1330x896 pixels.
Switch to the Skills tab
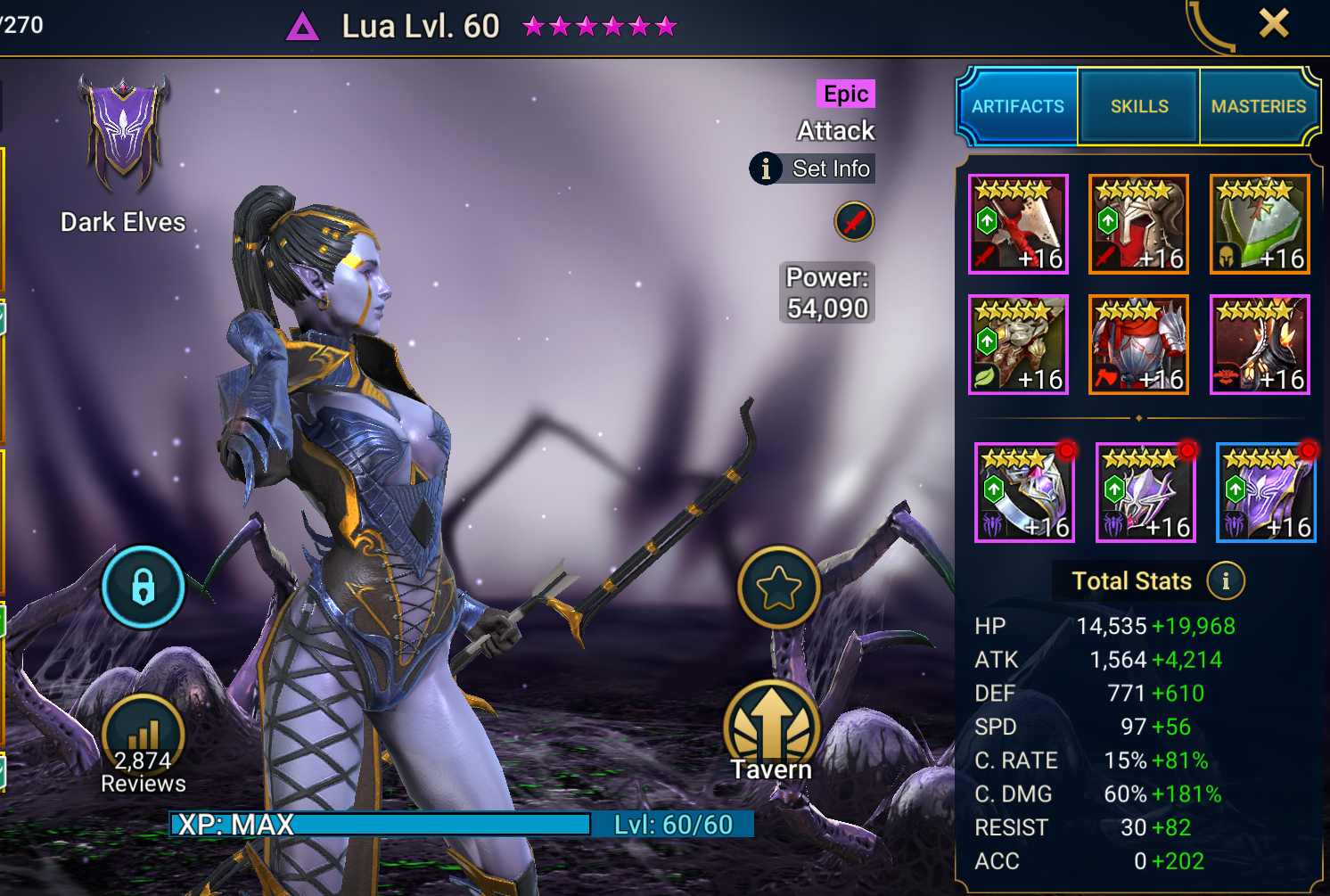tap(1137, 106)
